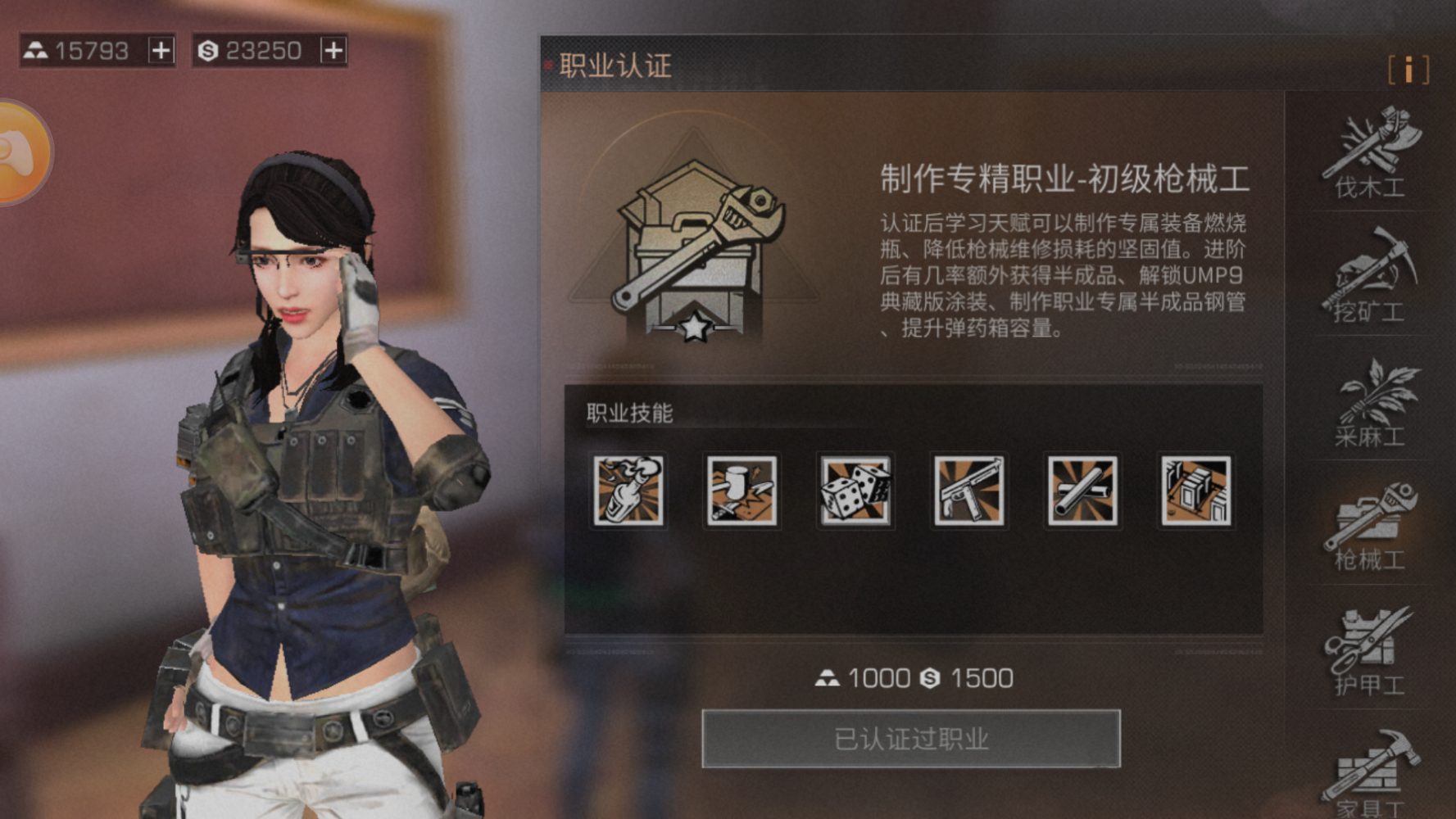This screenshot has width=1456, height=819.
Task: Click the plus to add gold
Action: tap(161, 50)
